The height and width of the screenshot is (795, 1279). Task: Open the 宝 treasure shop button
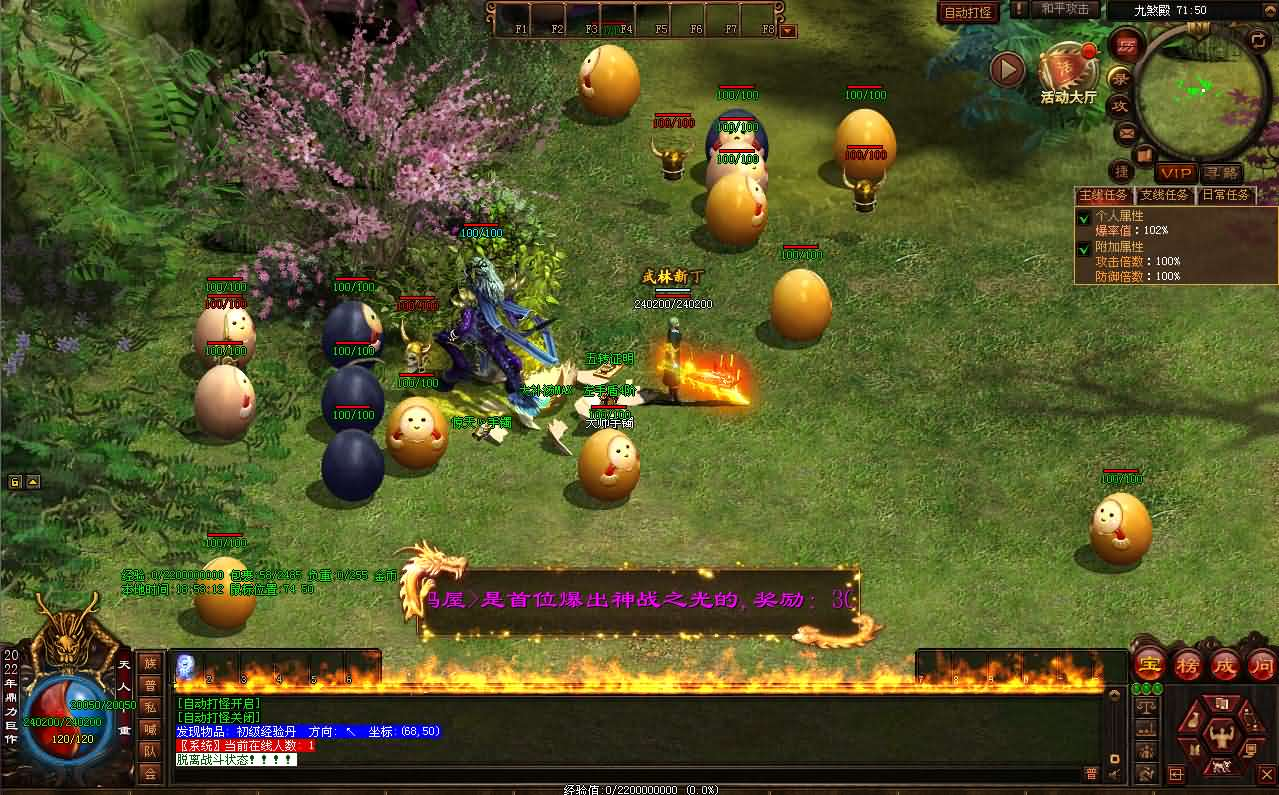click(1149, 665)
